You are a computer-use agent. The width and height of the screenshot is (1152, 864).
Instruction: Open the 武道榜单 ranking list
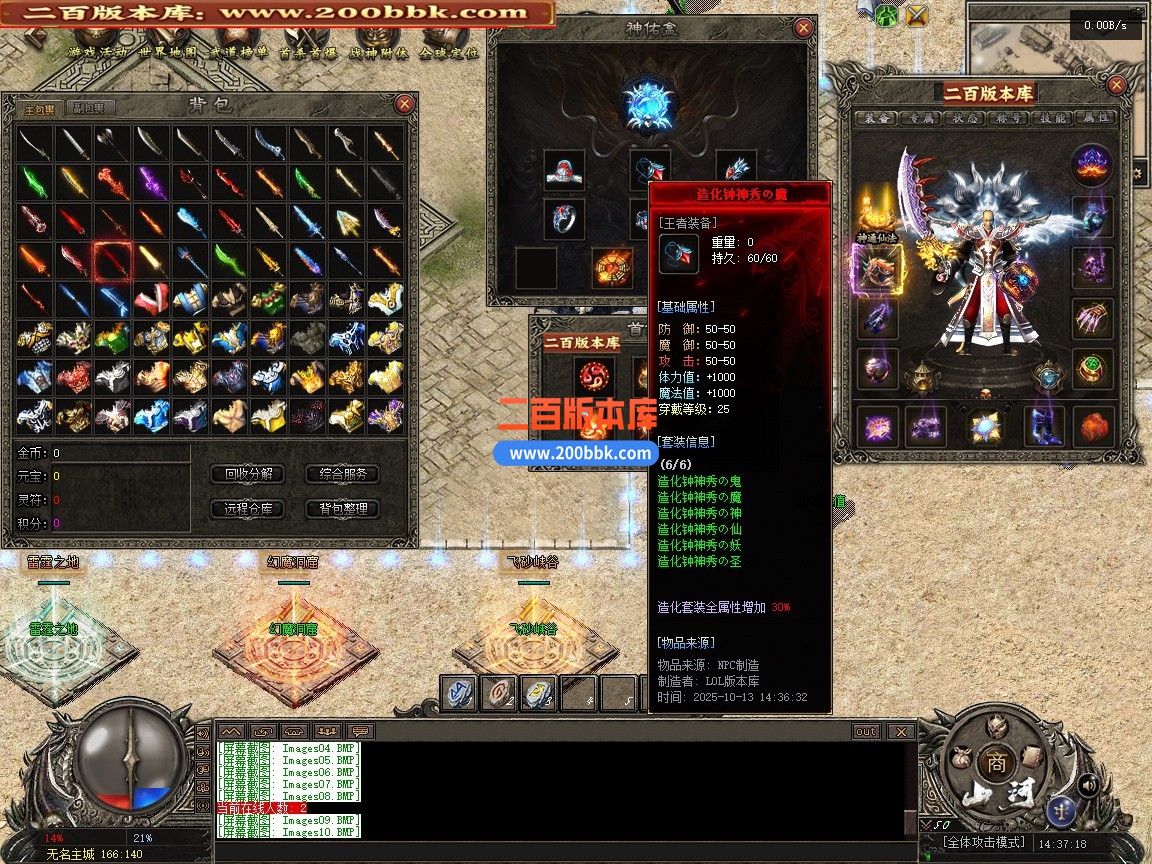coord(239,53)
